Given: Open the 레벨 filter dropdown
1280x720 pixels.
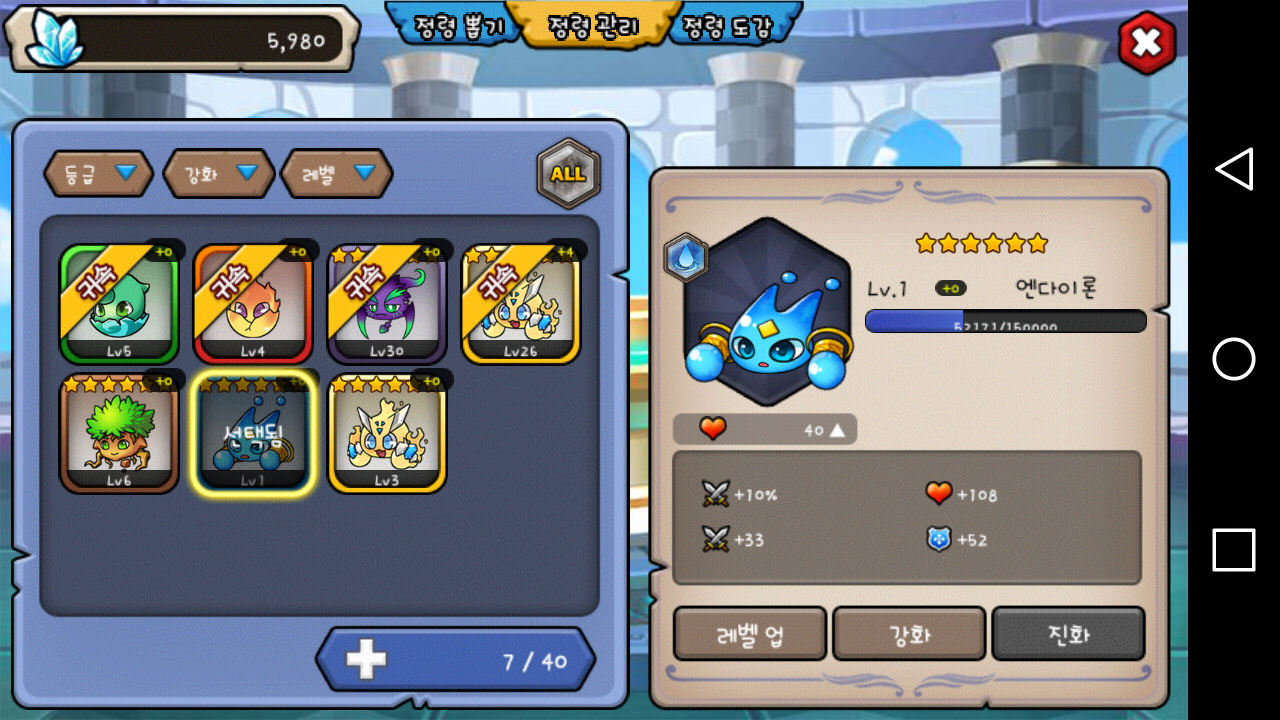Looking at the screenshot, I should [337, 174].
